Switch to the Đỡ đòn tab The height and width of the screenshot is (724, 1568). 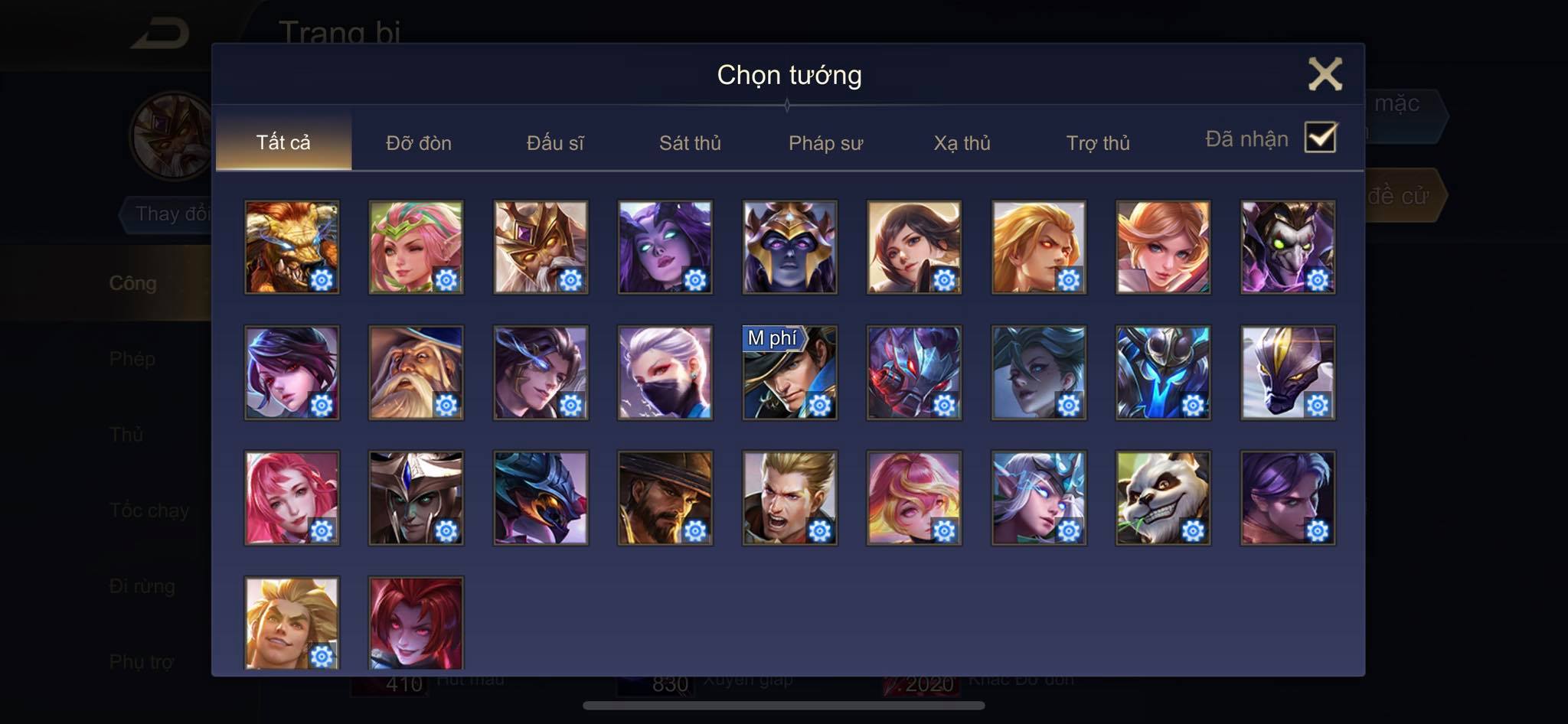418,143
